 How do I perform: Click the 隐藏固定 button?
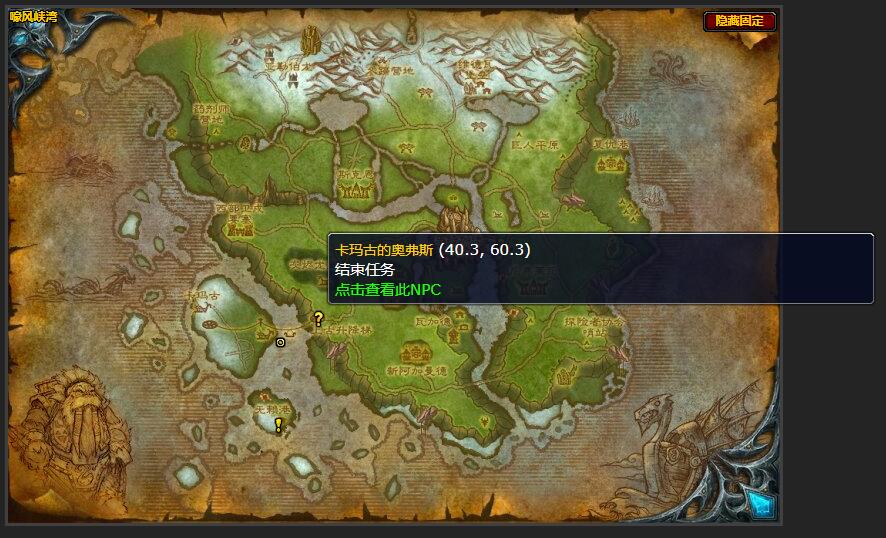739,21
